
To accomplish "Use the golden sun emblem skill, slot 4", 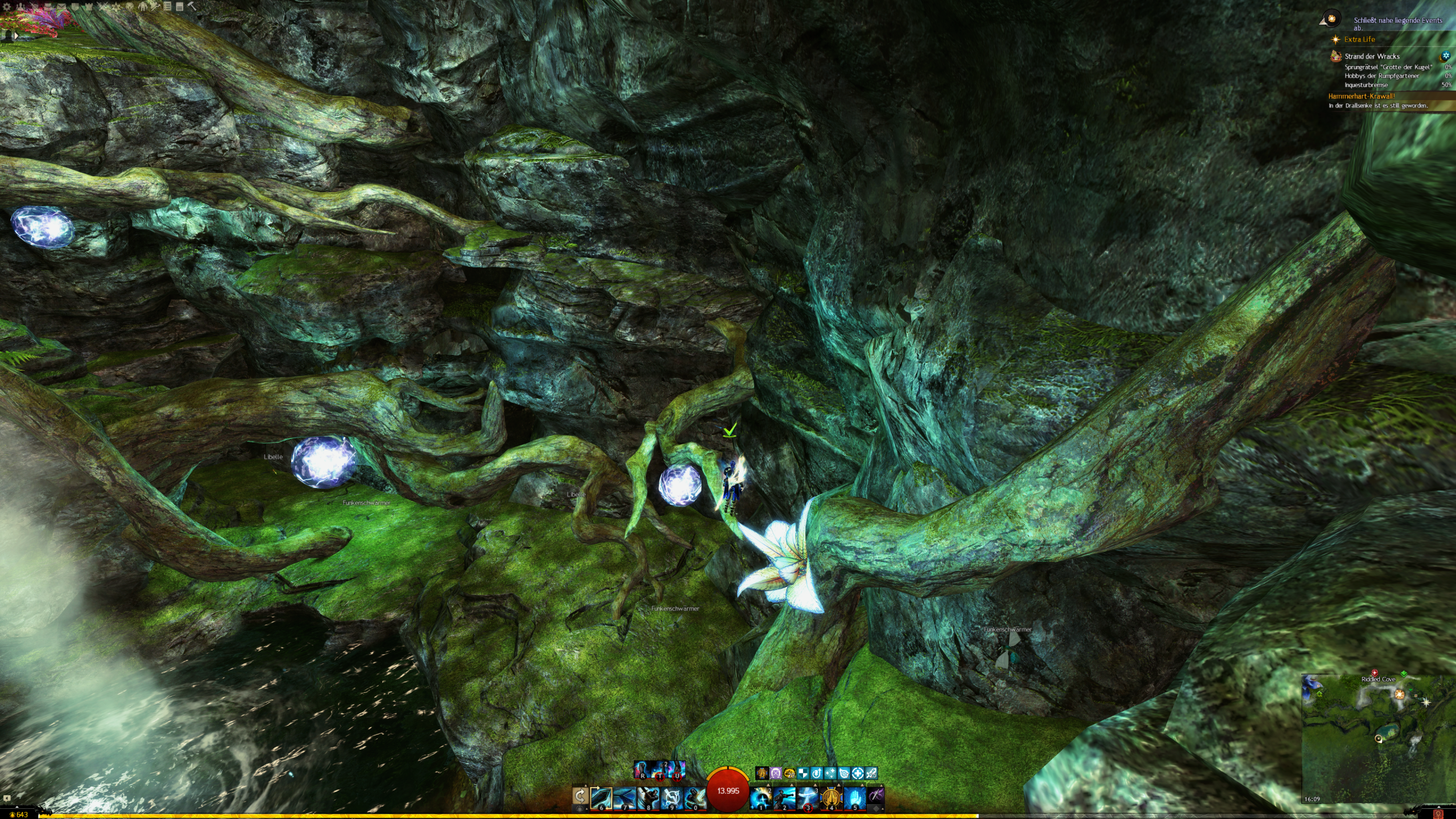I will 831,797.
